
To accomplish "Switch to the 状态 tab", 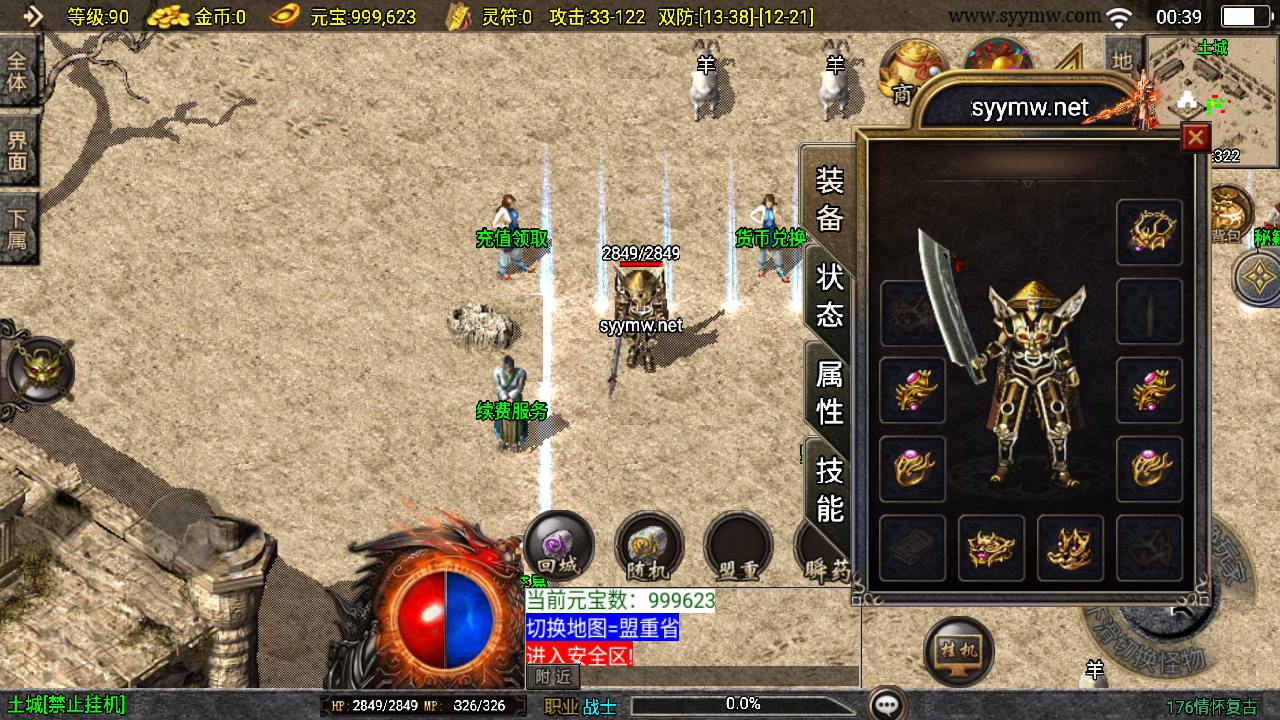I will pos(830,295).
